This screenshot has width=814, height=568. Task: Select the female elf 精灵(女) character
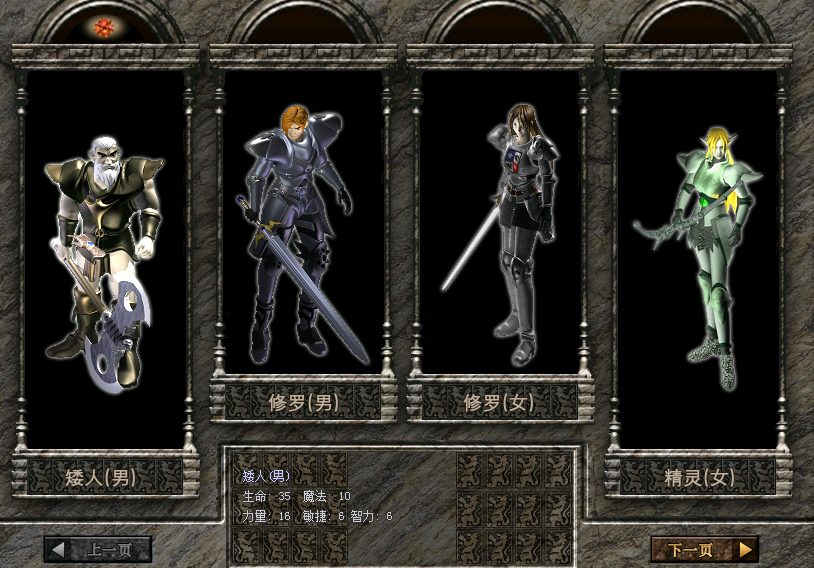(699, 255)
